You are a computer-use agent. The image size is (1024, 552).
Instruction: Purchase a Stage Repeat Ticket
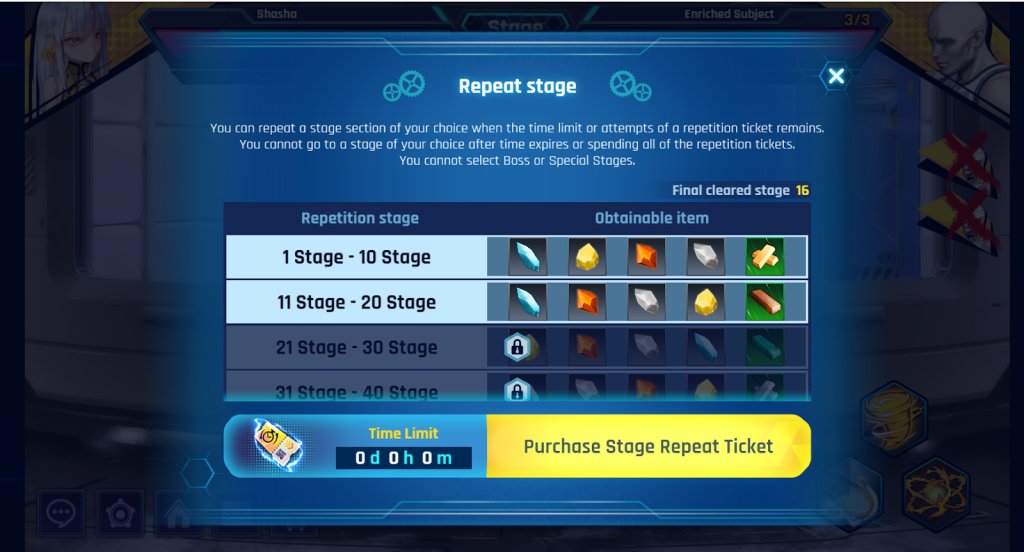(648, 446)
